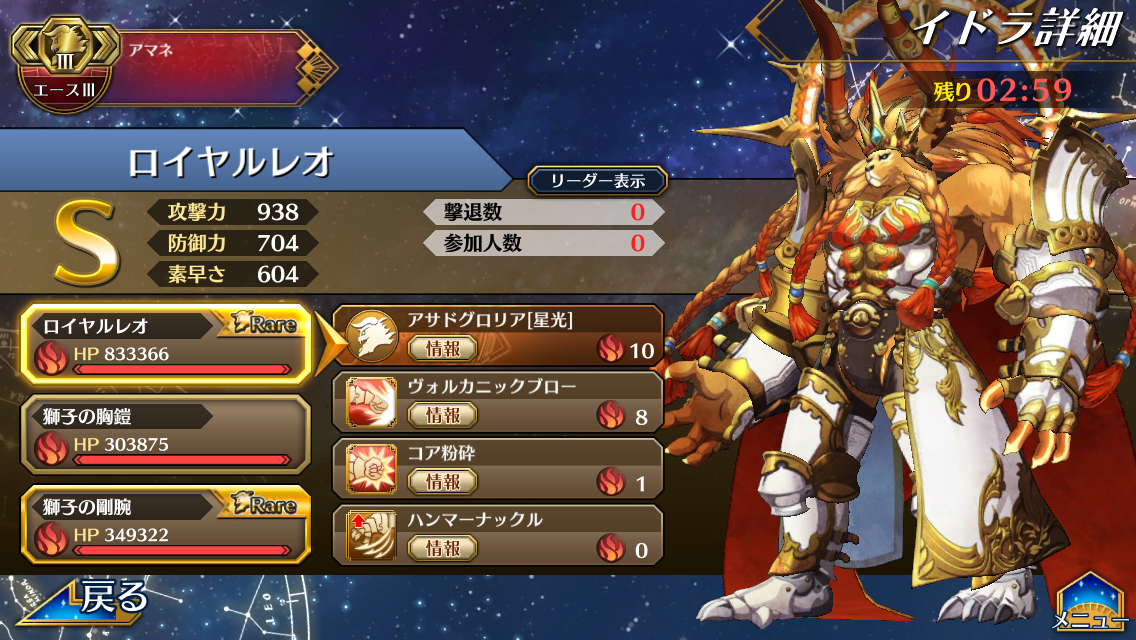Screen dimensions: 1136x640
Task: Toggle the リーダー表示 button
Action: [597, 181]
